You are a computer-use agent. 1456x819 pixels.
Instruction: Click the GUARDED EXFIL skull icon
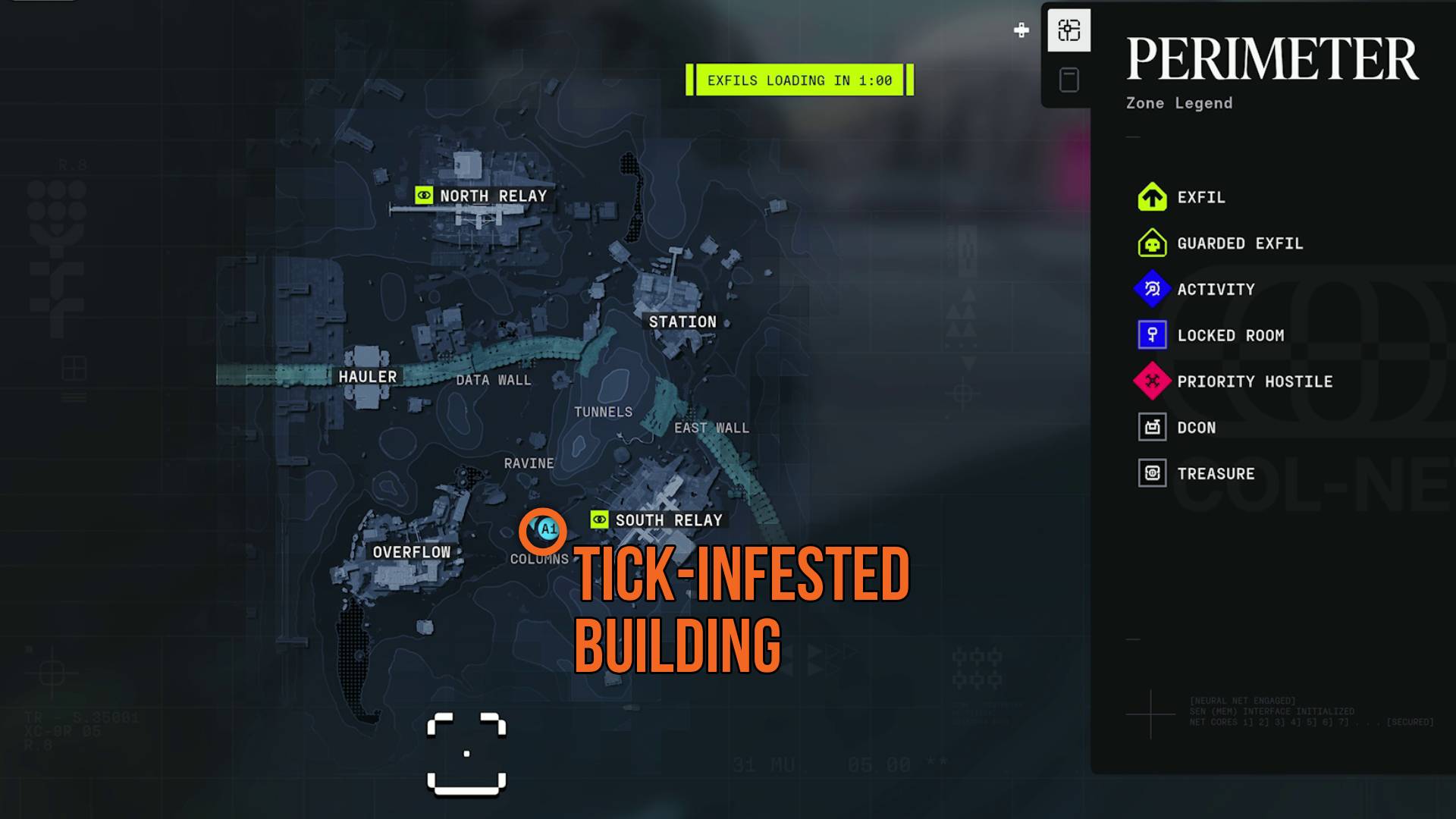pos(1152,243)
